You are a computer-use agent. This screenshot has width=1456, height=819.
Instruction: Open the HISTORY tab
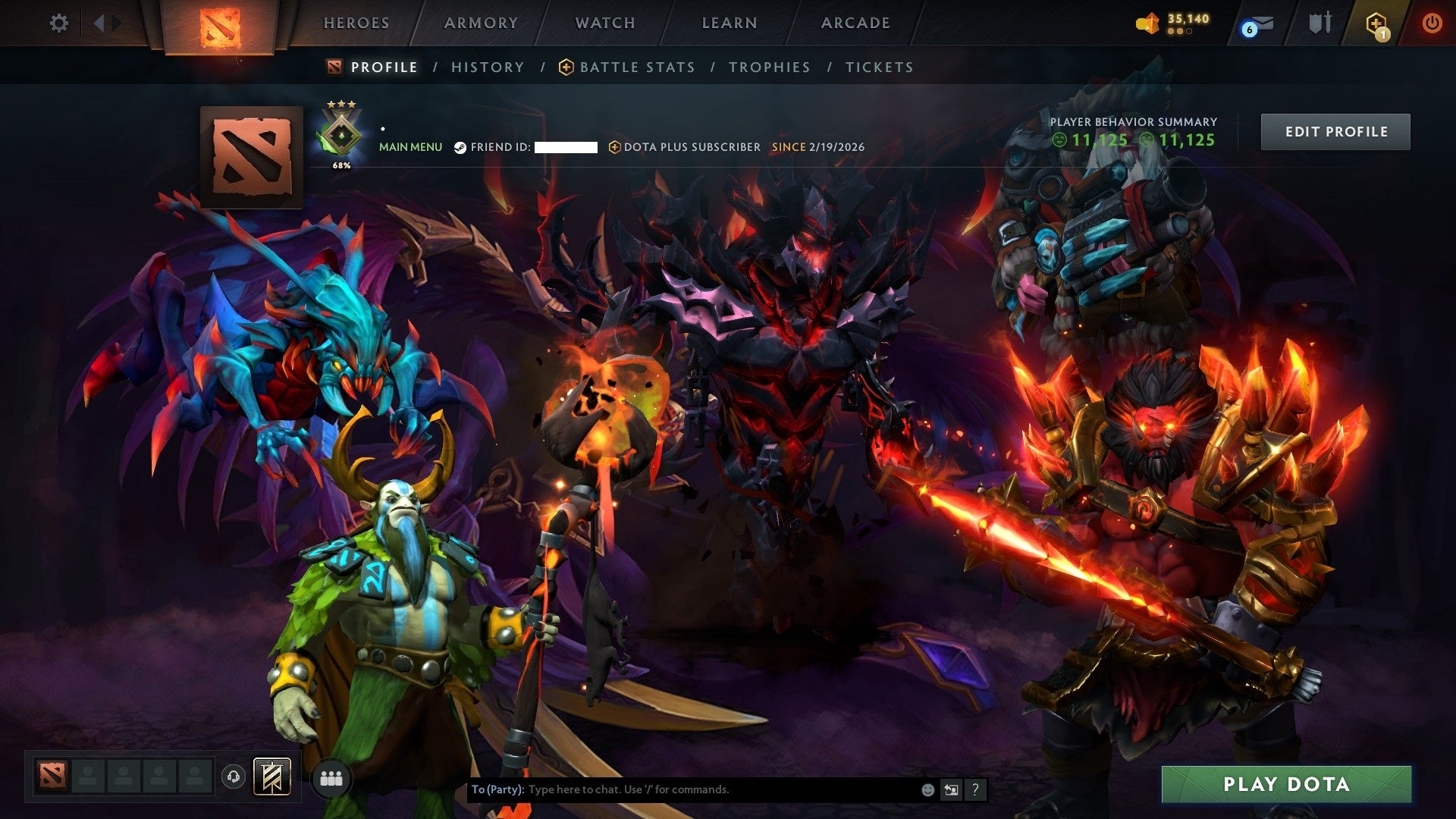(x=488, y=67)
